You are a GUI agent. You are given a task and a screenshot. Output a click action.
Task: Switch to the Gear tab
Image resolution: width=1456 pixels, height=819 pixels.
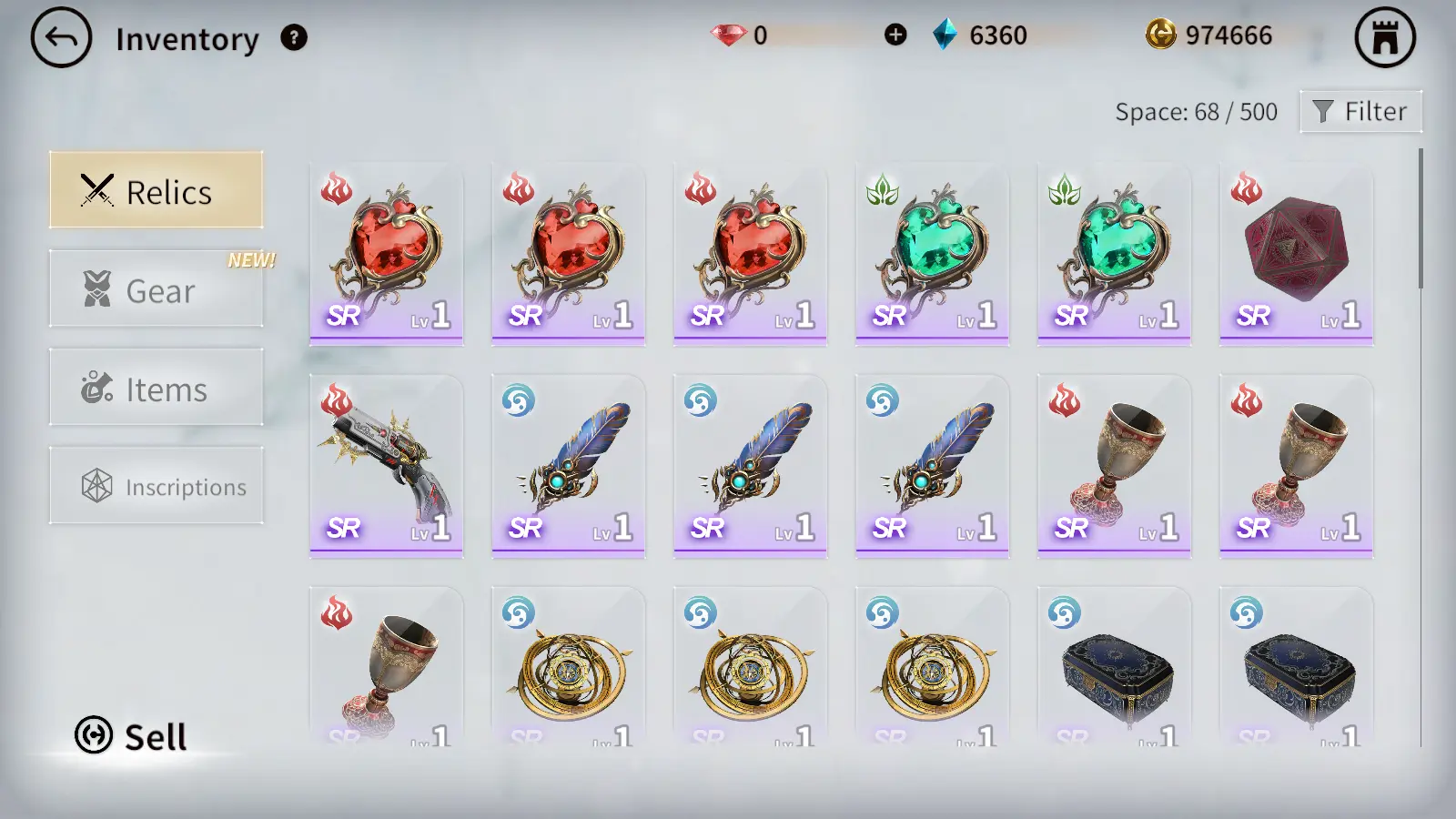[157, 289]
